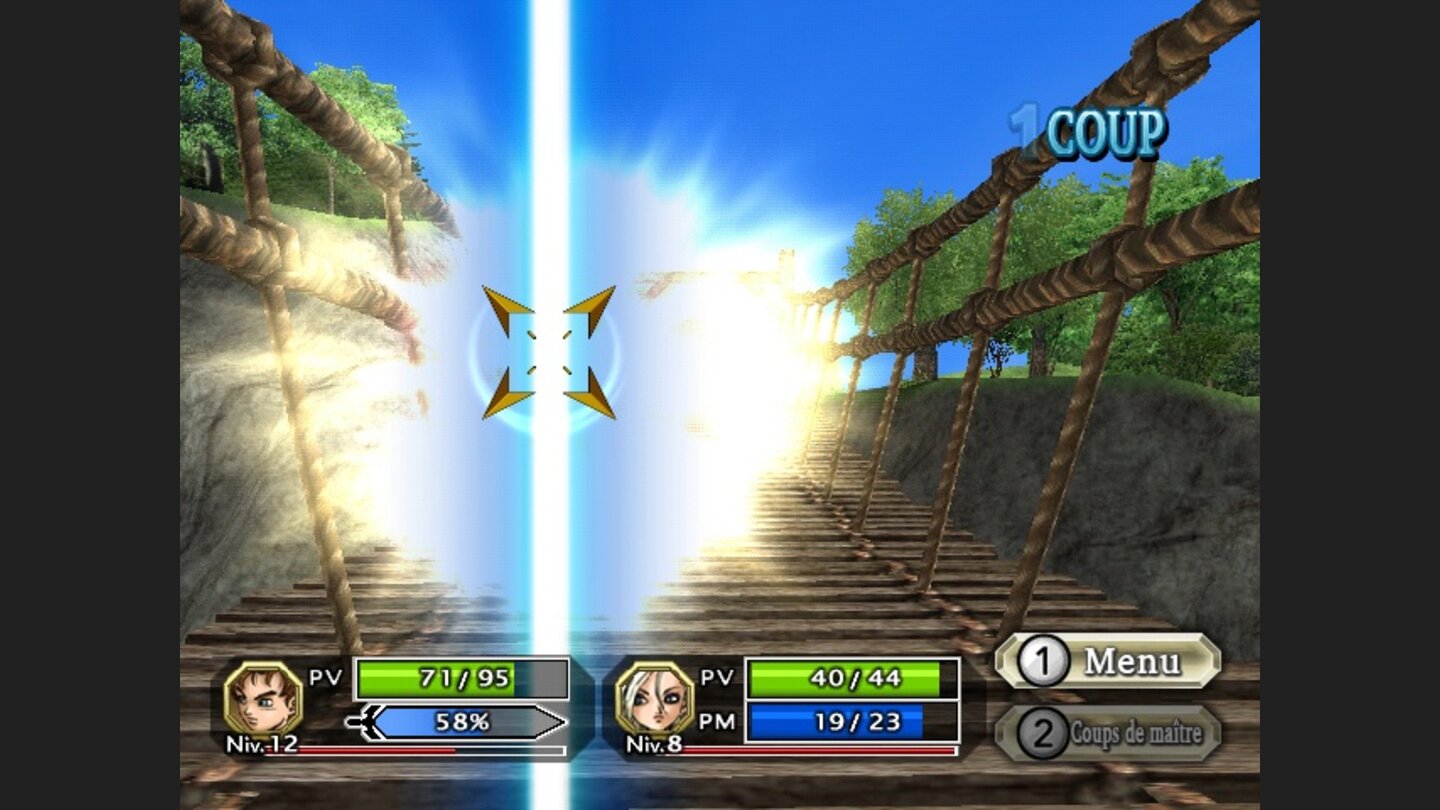
Task: Click the '1 COUP' hit counter display
Action: (x=1086, y=128)
